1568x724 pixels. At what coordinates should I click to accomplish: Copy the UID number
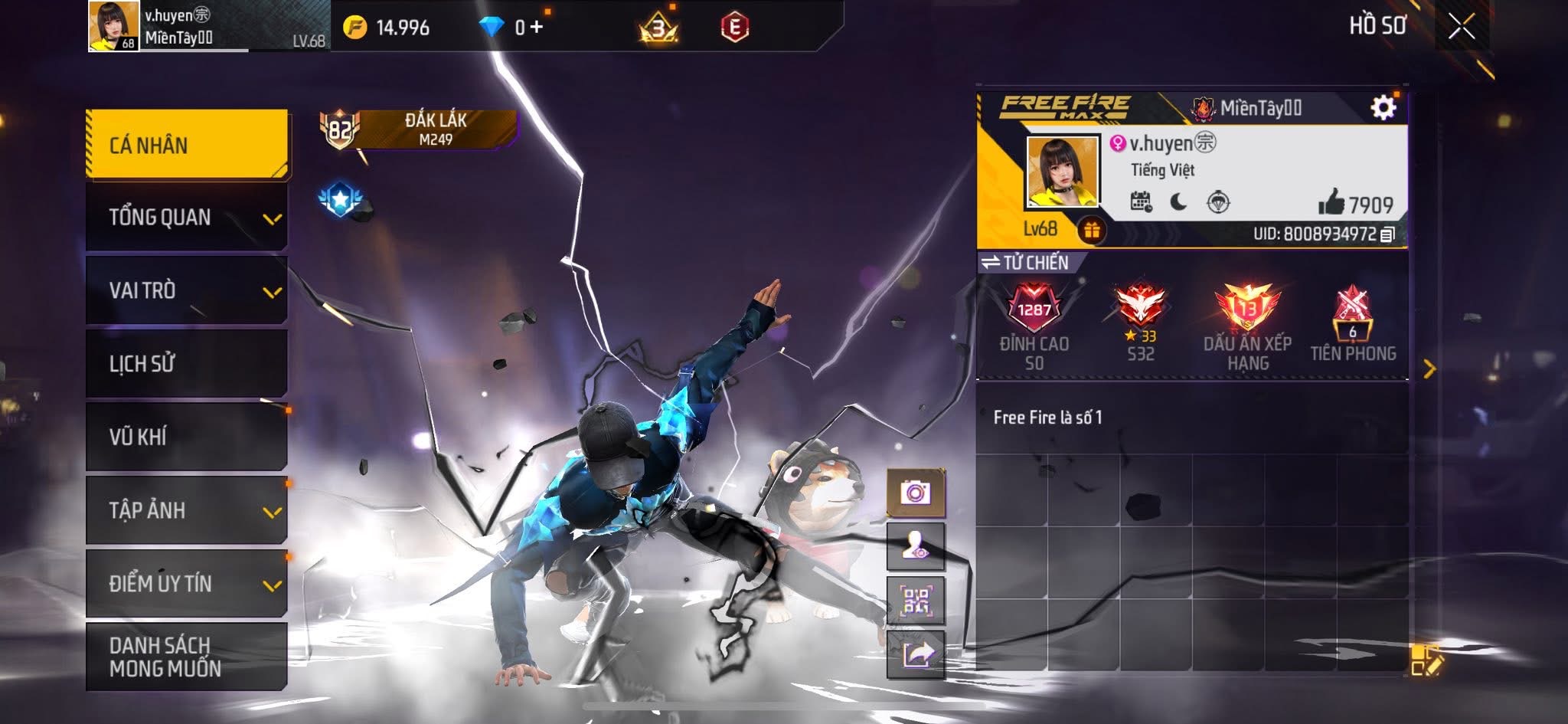point(1387,234)
